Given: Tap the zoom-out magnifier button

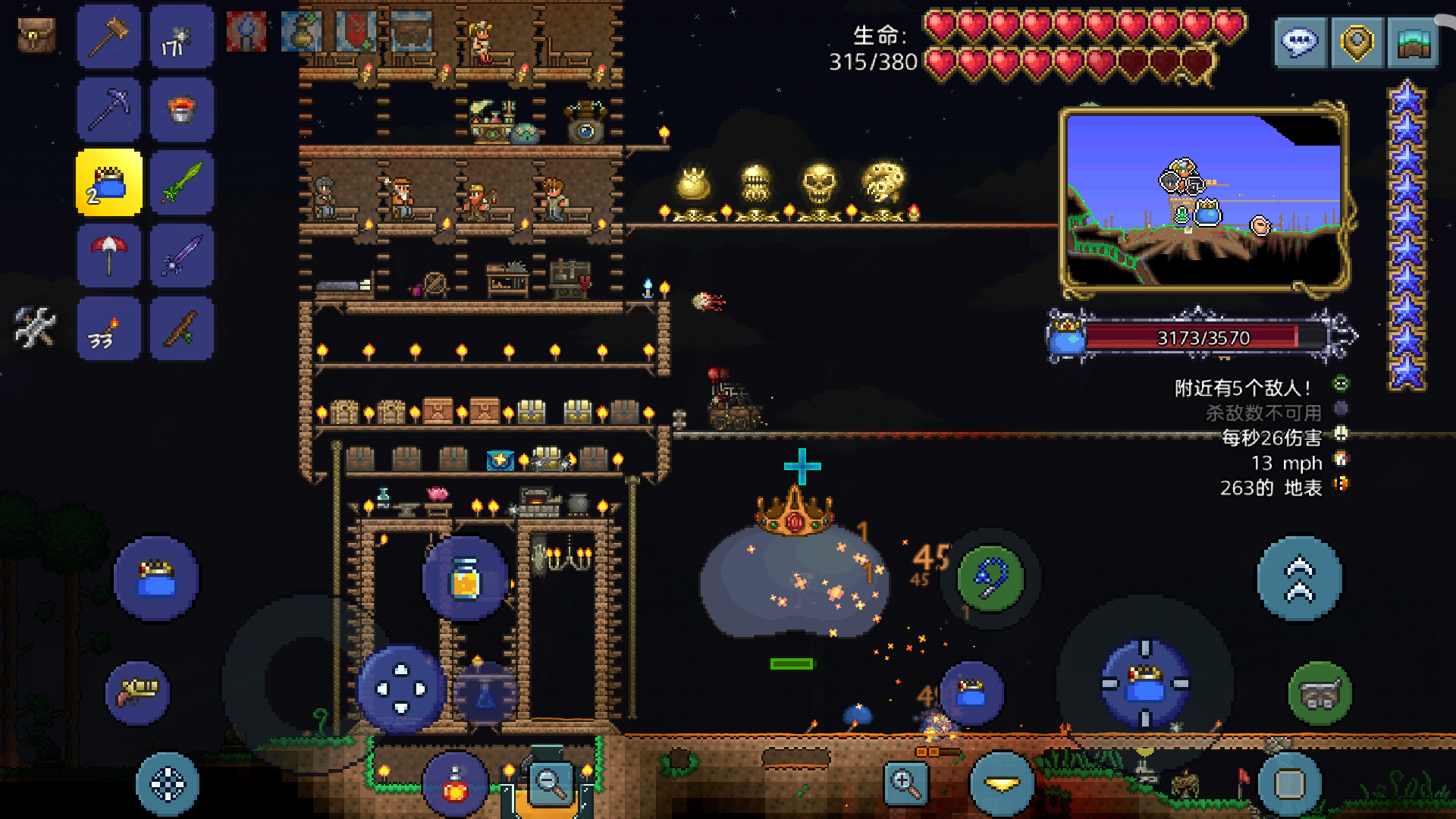Looking at the screenshot, I should (x=551, y=783).
